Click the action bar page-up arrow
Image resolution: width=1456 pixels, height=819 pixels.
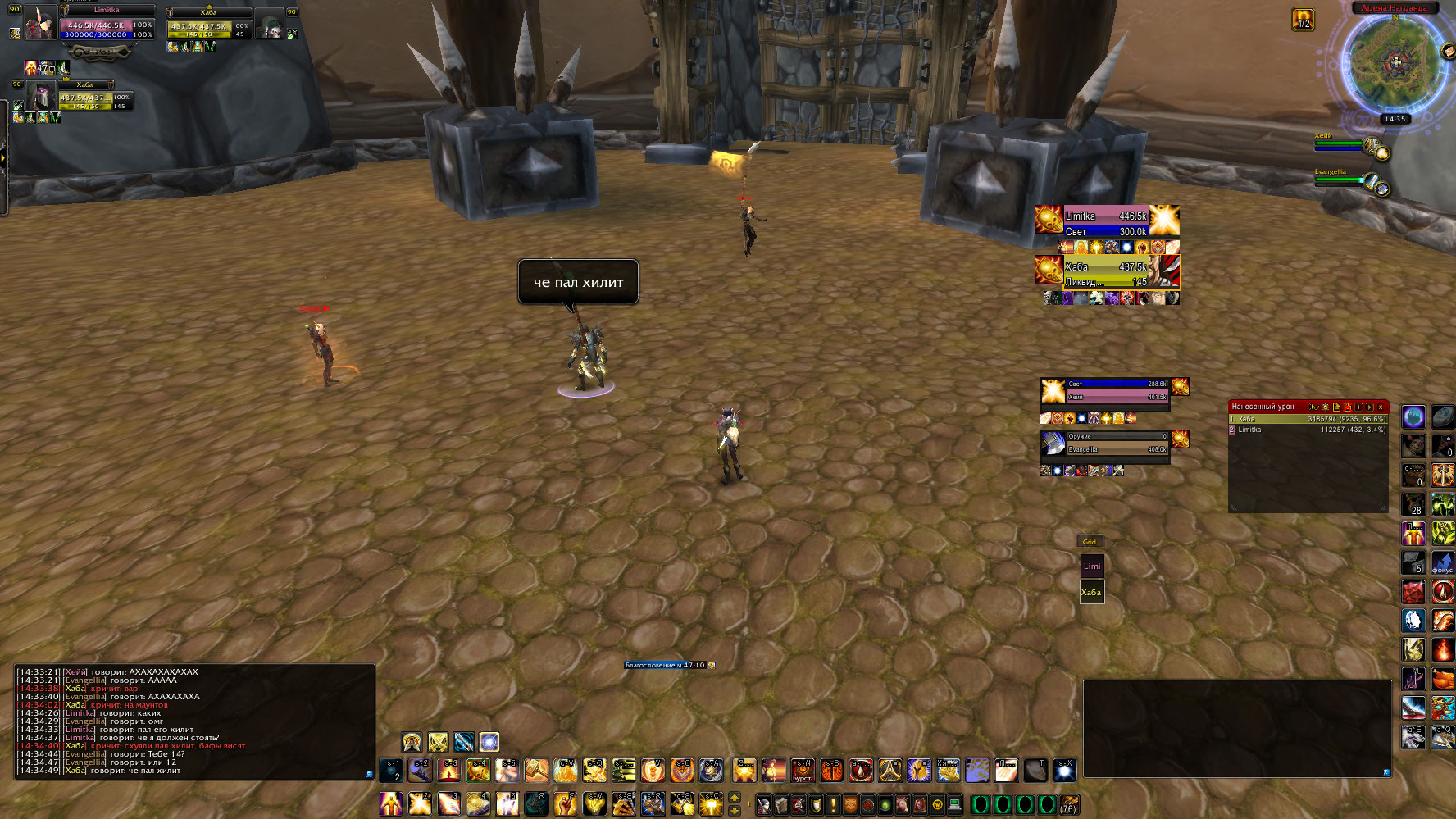pyautogui.click(x=735, y=797)
